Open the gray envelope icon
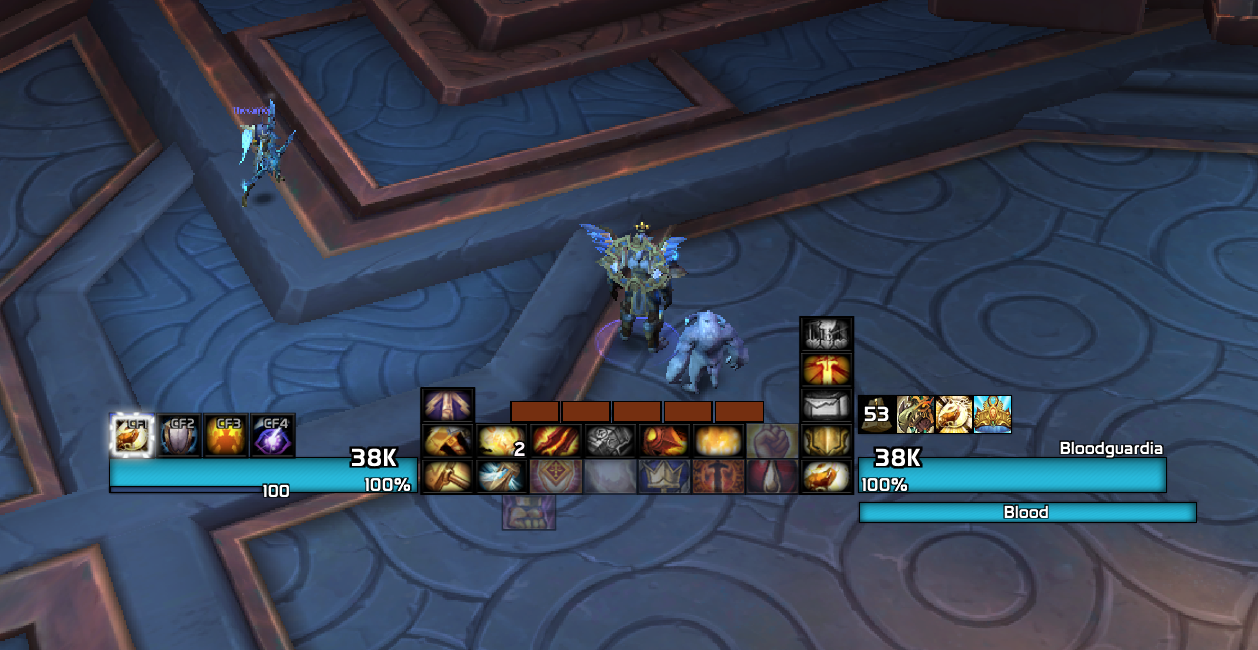Image resolution: width=1258 pixels, height=650 pixels. (826, 405)
